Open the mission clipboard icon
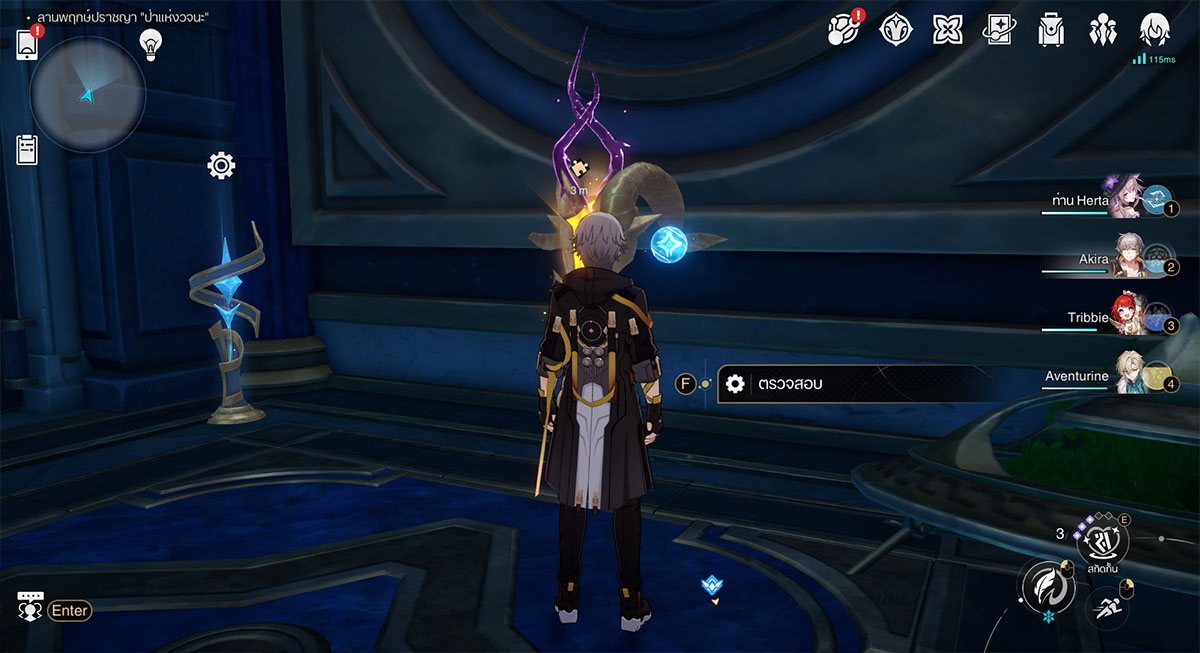 [x=27, y=149]
